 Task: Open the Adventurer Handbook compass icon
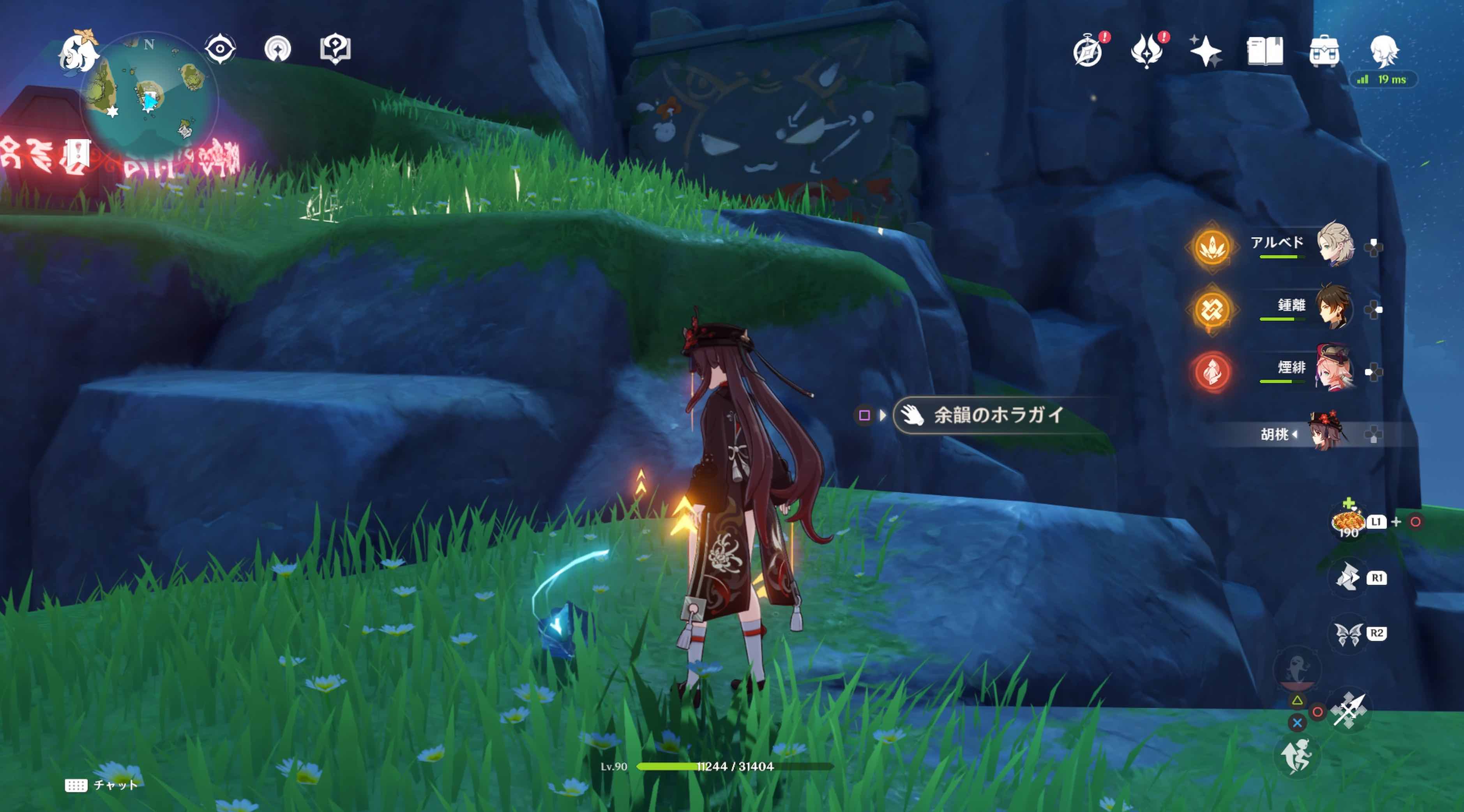(1089, 51)
